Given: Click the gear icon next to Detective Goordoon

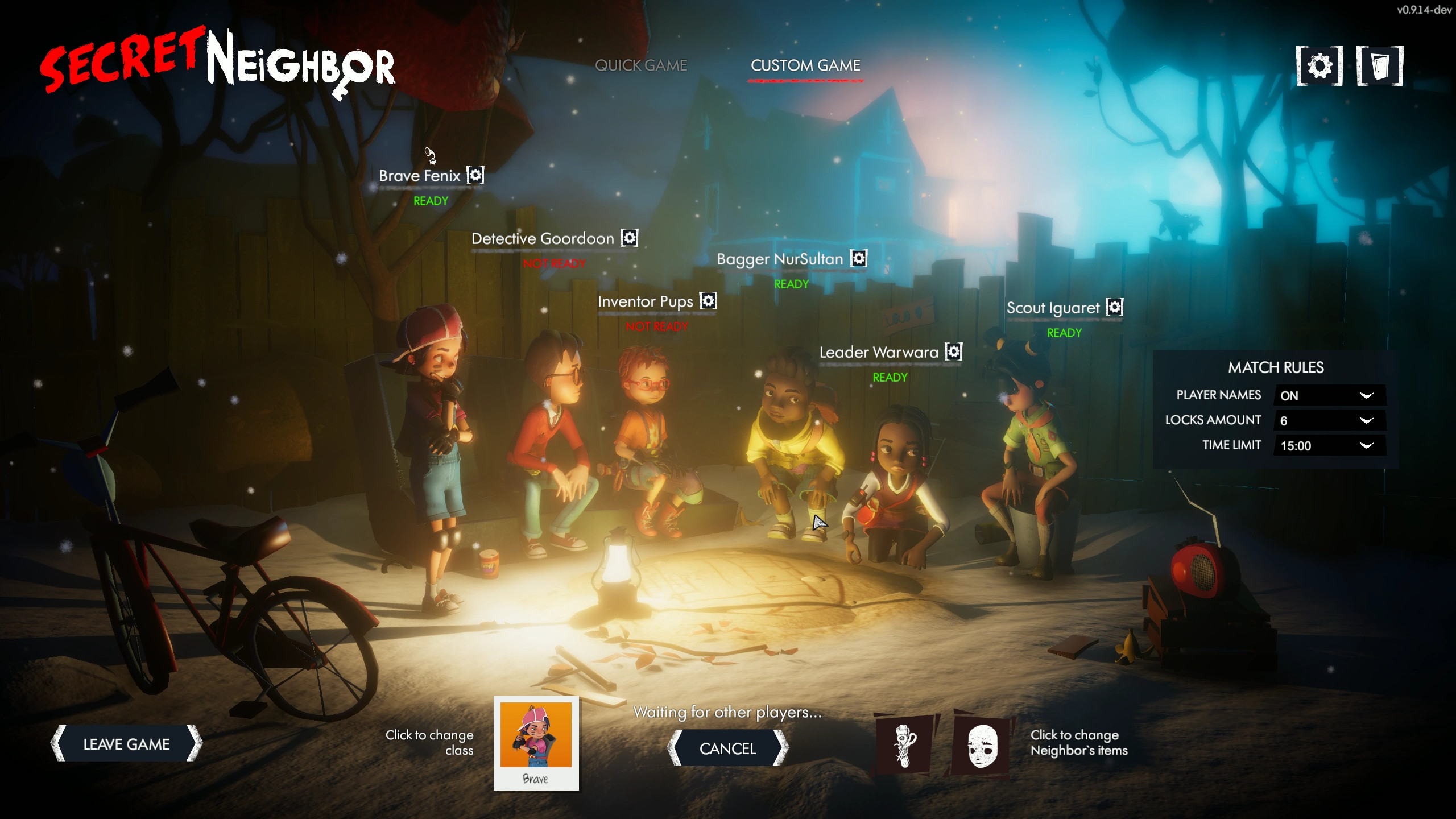Looking at the screenshot, I should pyautogui.click(x=628, y=238).
